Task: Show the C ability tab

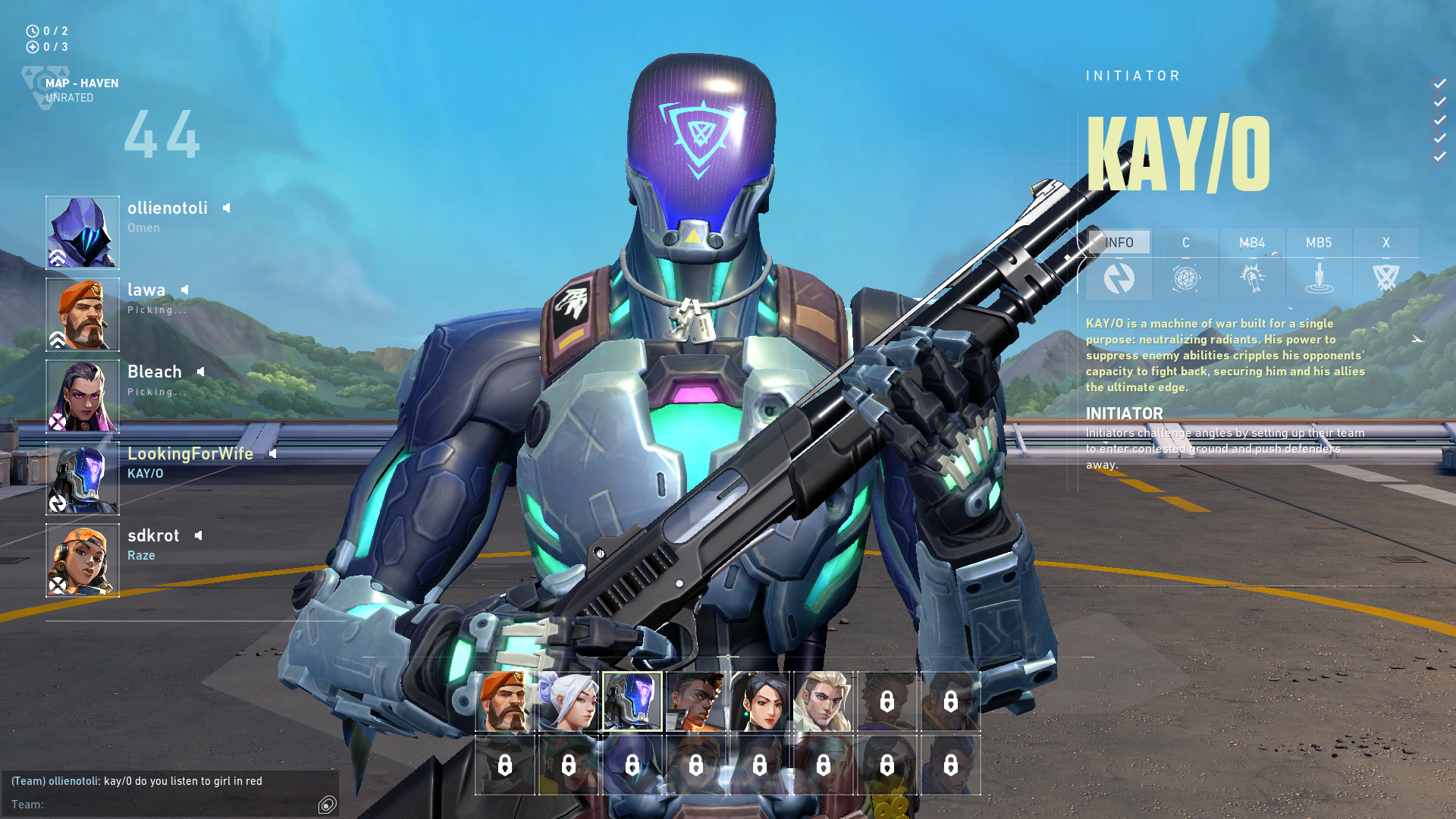Action: coord(1186,243)
